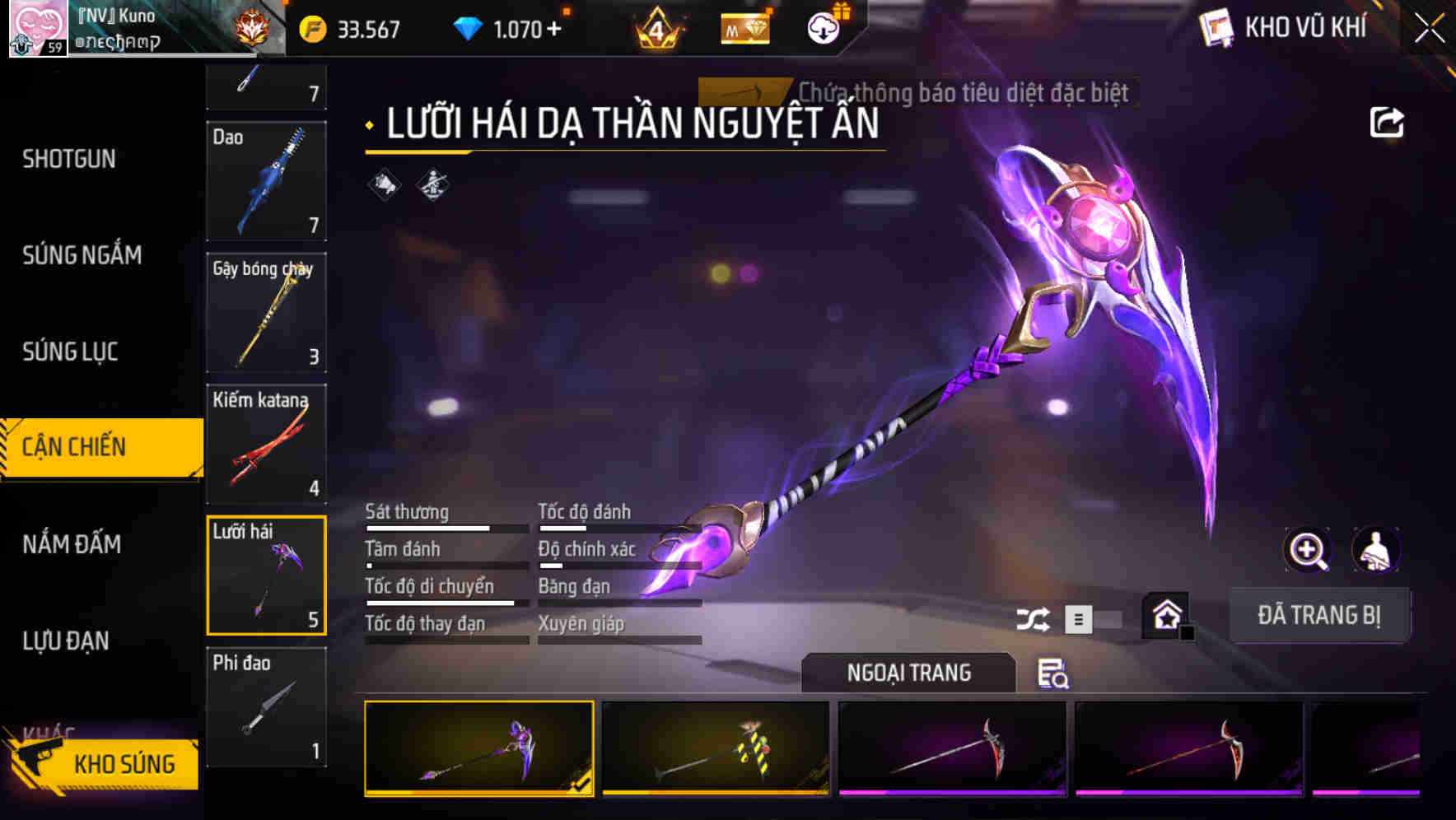Image resolution: width=1456 pixels, height=820 pixels.
Task: Switch to the NGOẠI TRANG tab
Action: click(x=908, y=673)
